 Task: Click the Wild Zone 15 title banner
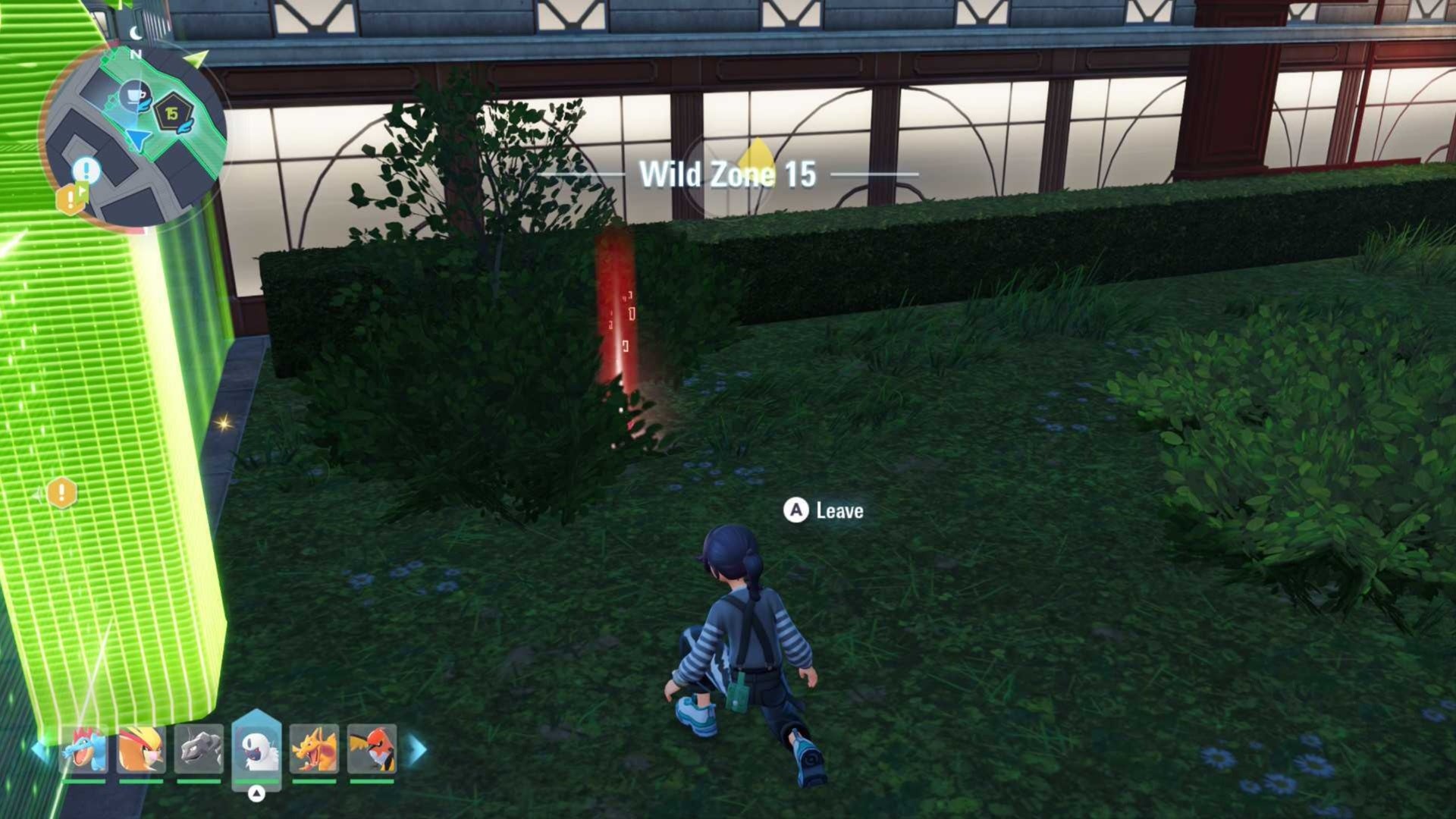(729, 174)
